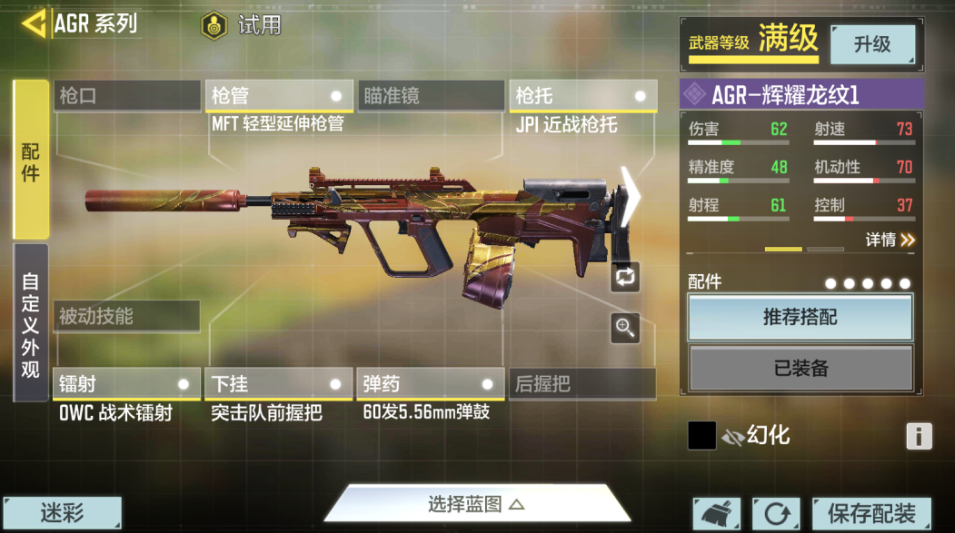Choose the 瞄准镜 optic slot
The height and width of the screenshot is (533, 955).
(x=431, y=96)
